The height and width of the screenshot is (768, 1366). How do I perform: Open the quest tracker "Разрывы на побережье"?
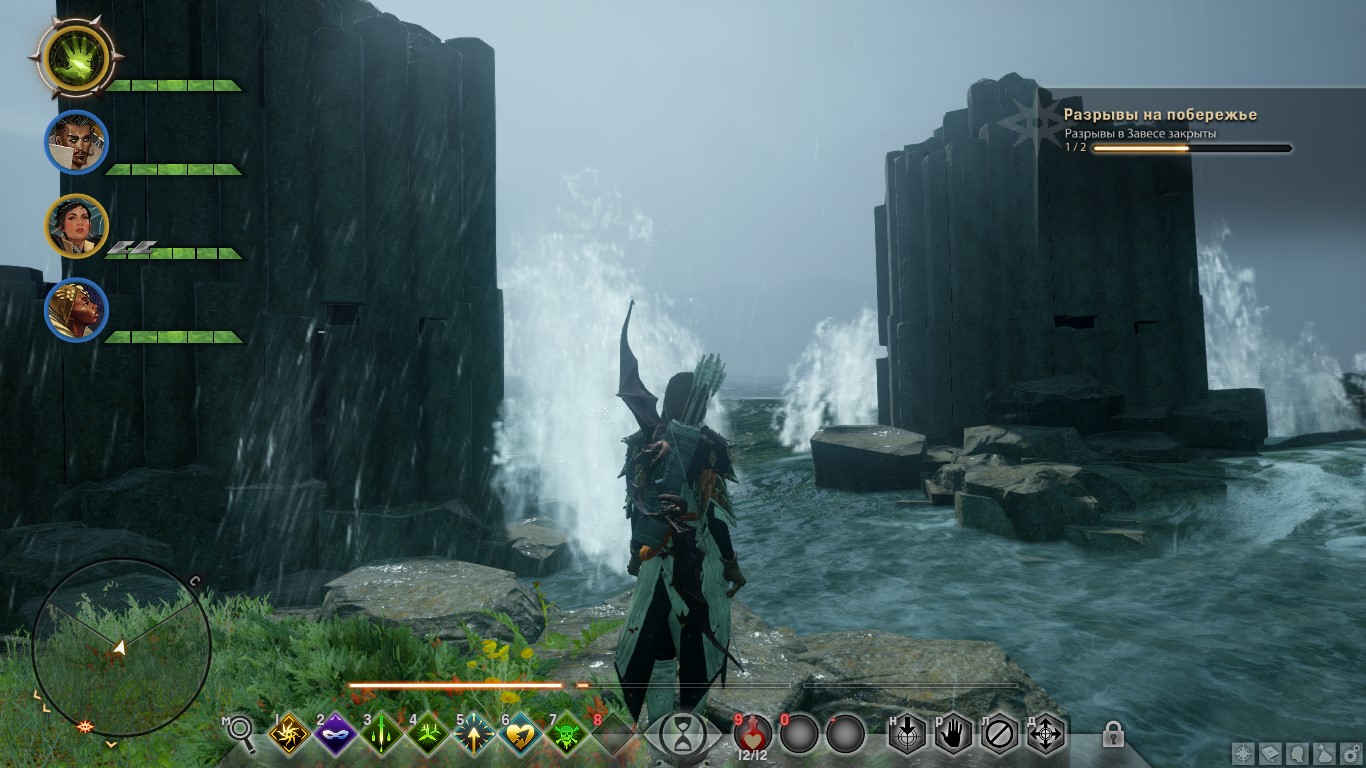(1160, 115)
